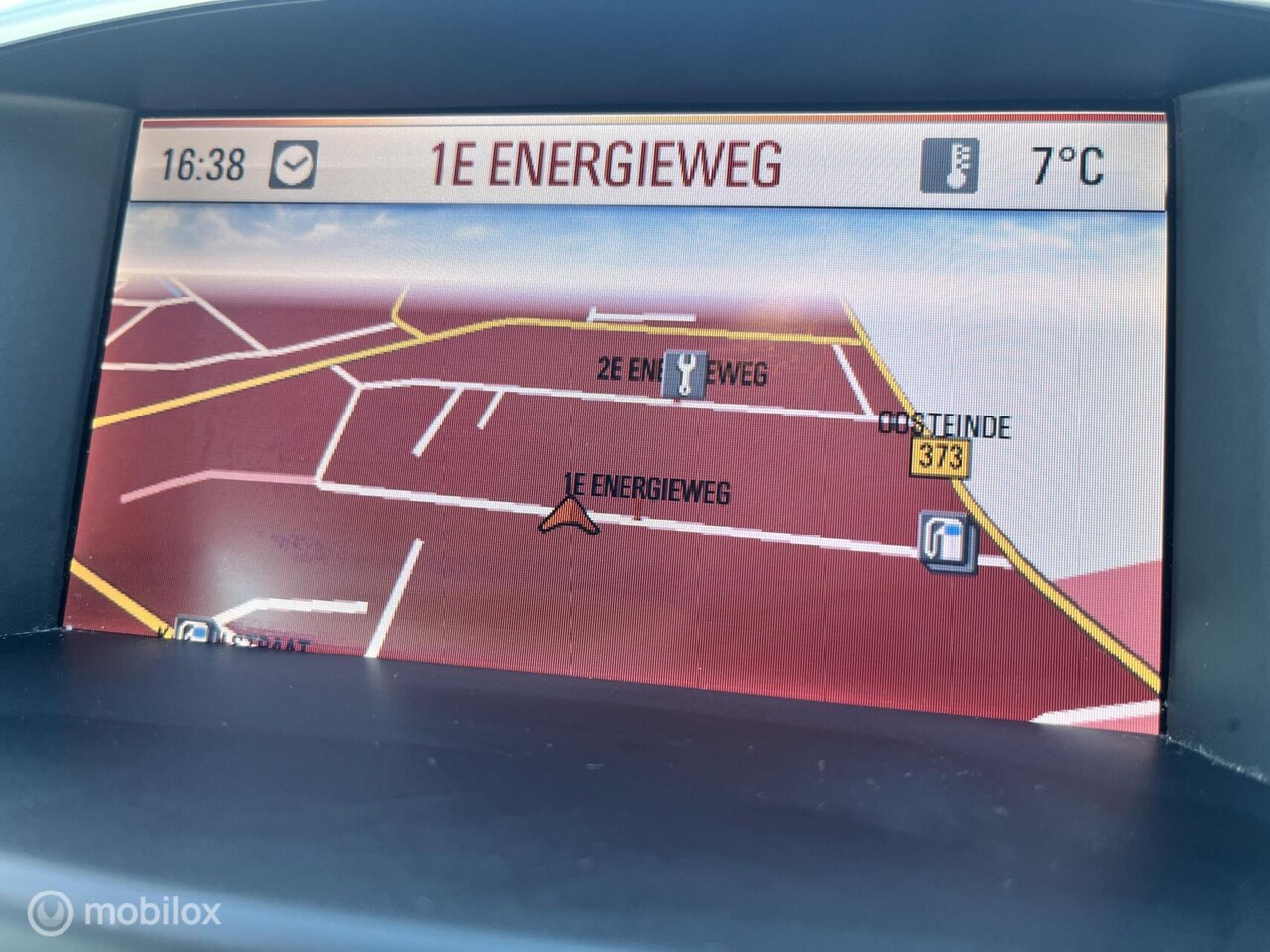
Task: Open the mobilox watermark logo
Action: 124,912
